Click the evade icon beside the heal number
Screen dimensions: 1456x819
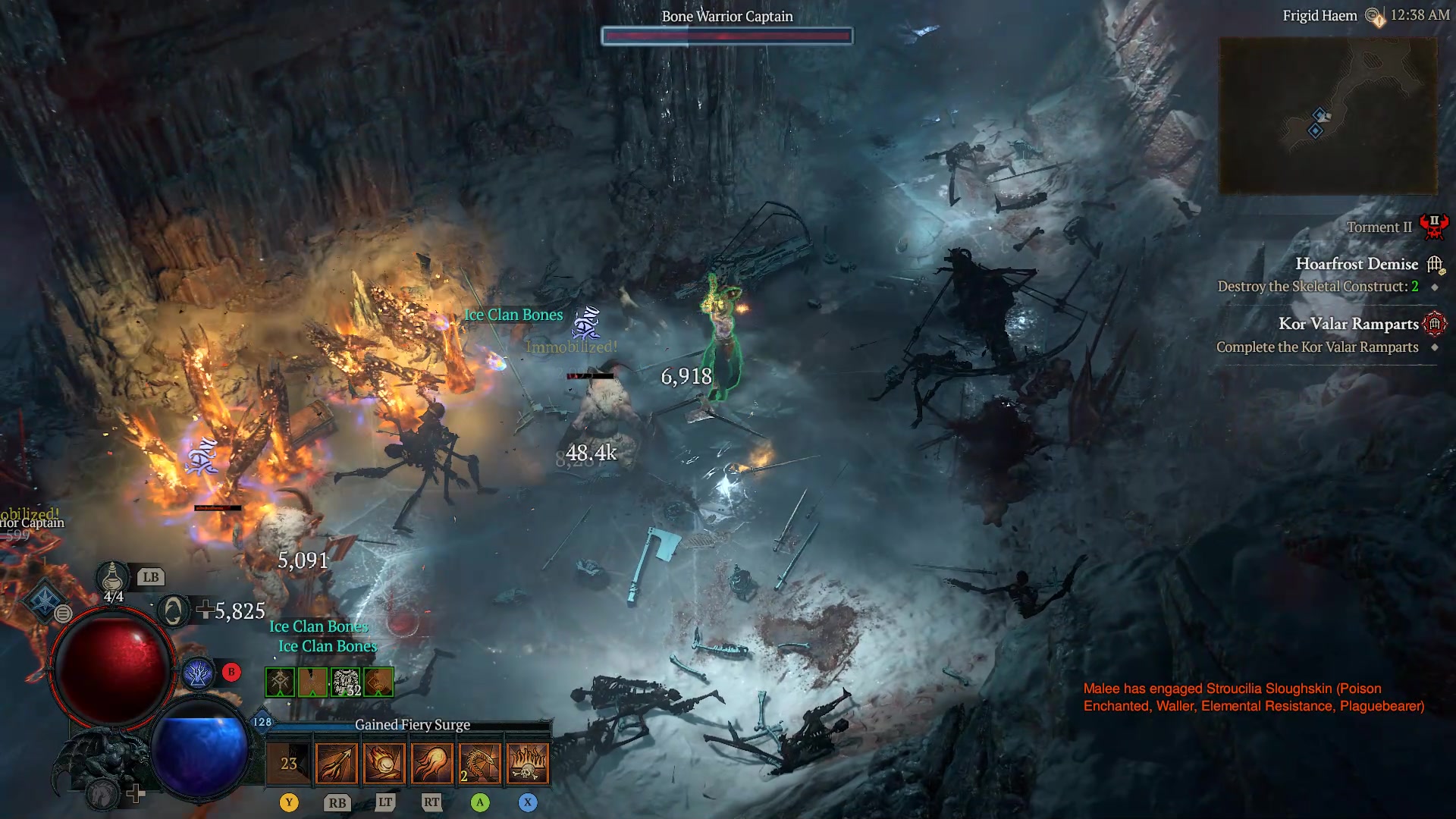174,611
